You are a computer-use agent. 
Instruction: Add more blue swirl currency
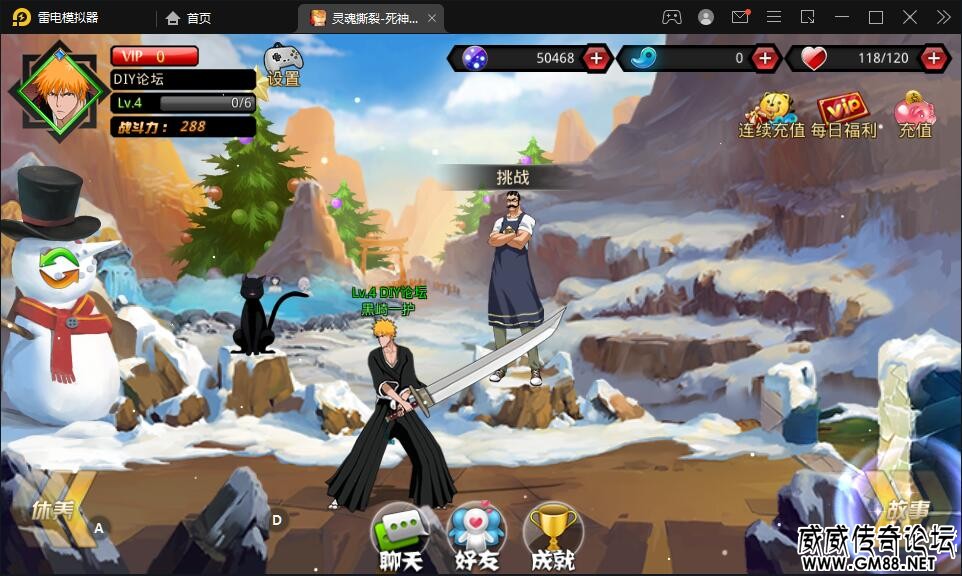[x=765, y=58]
